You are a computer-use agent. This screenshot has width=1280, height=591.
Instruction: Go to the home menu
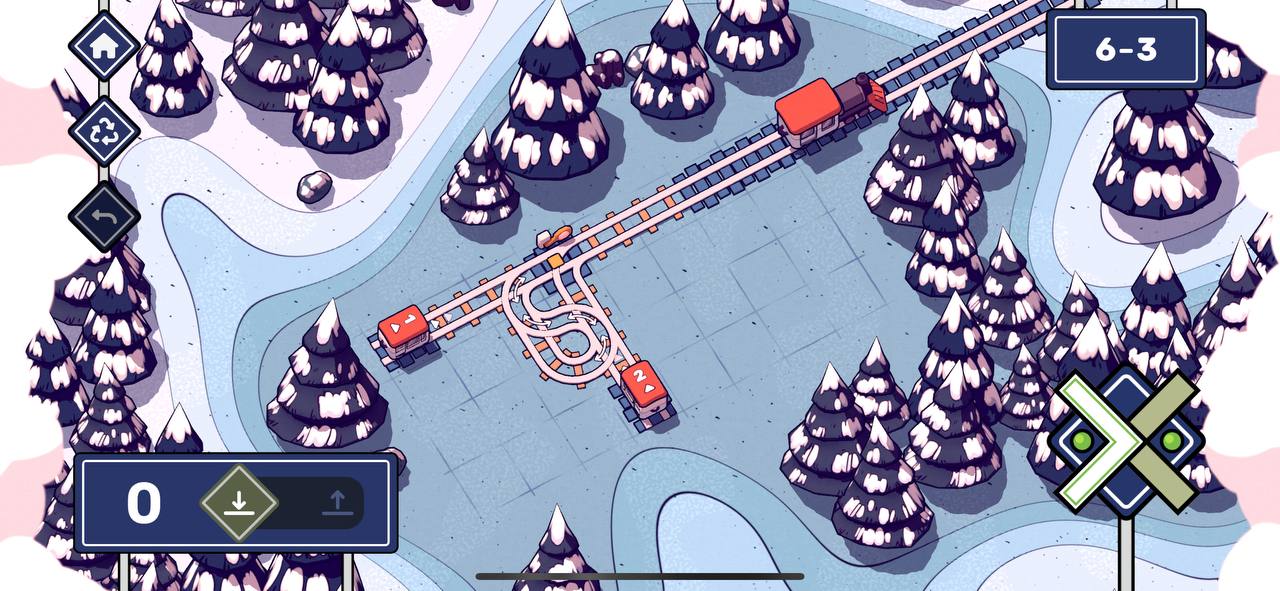tap(103, 44)
